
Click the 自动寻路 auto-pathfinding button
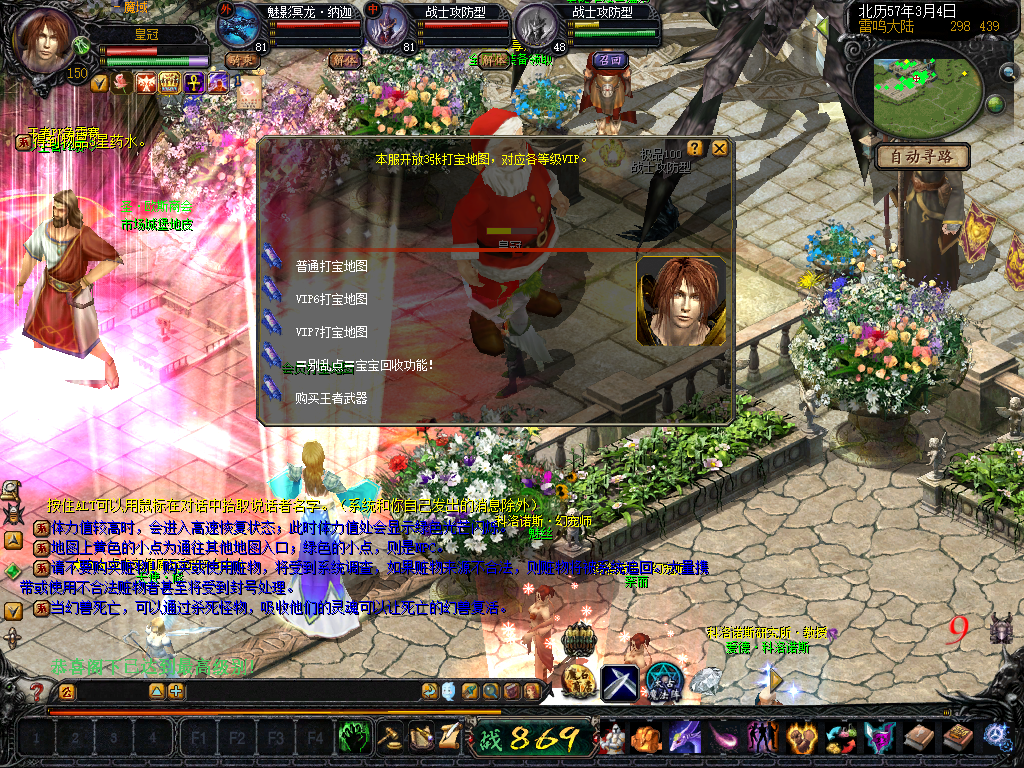tap(922, 156)
